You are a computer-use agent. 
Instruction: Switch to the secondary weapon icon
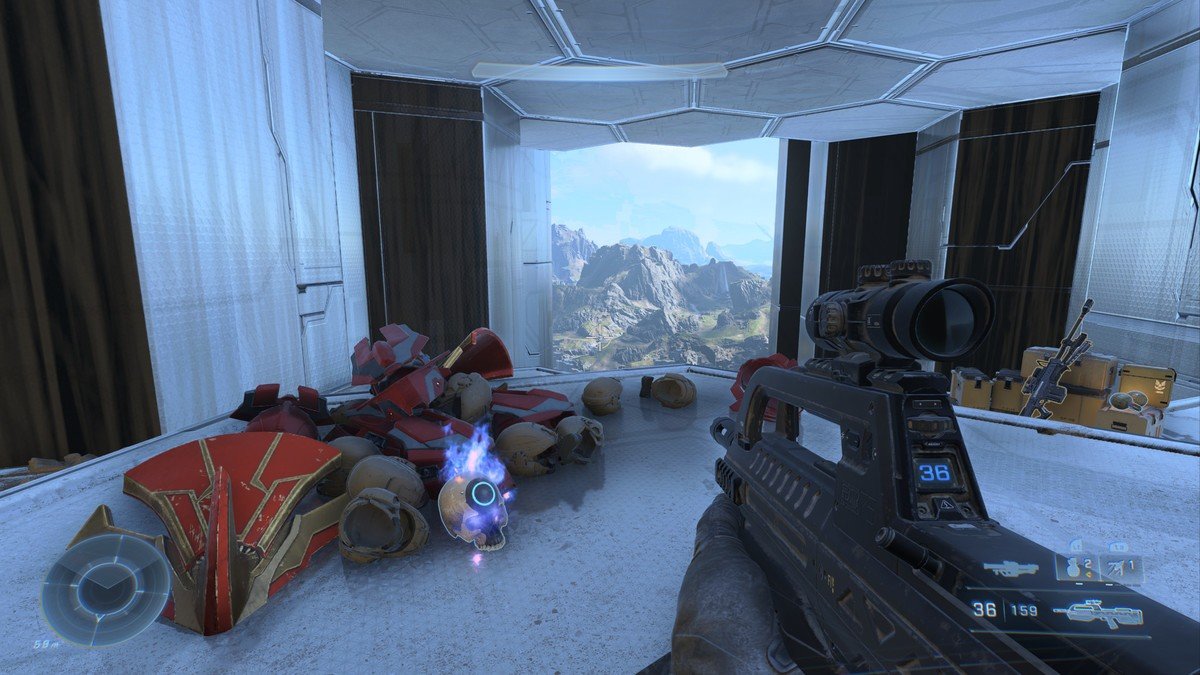point(1009,569)
